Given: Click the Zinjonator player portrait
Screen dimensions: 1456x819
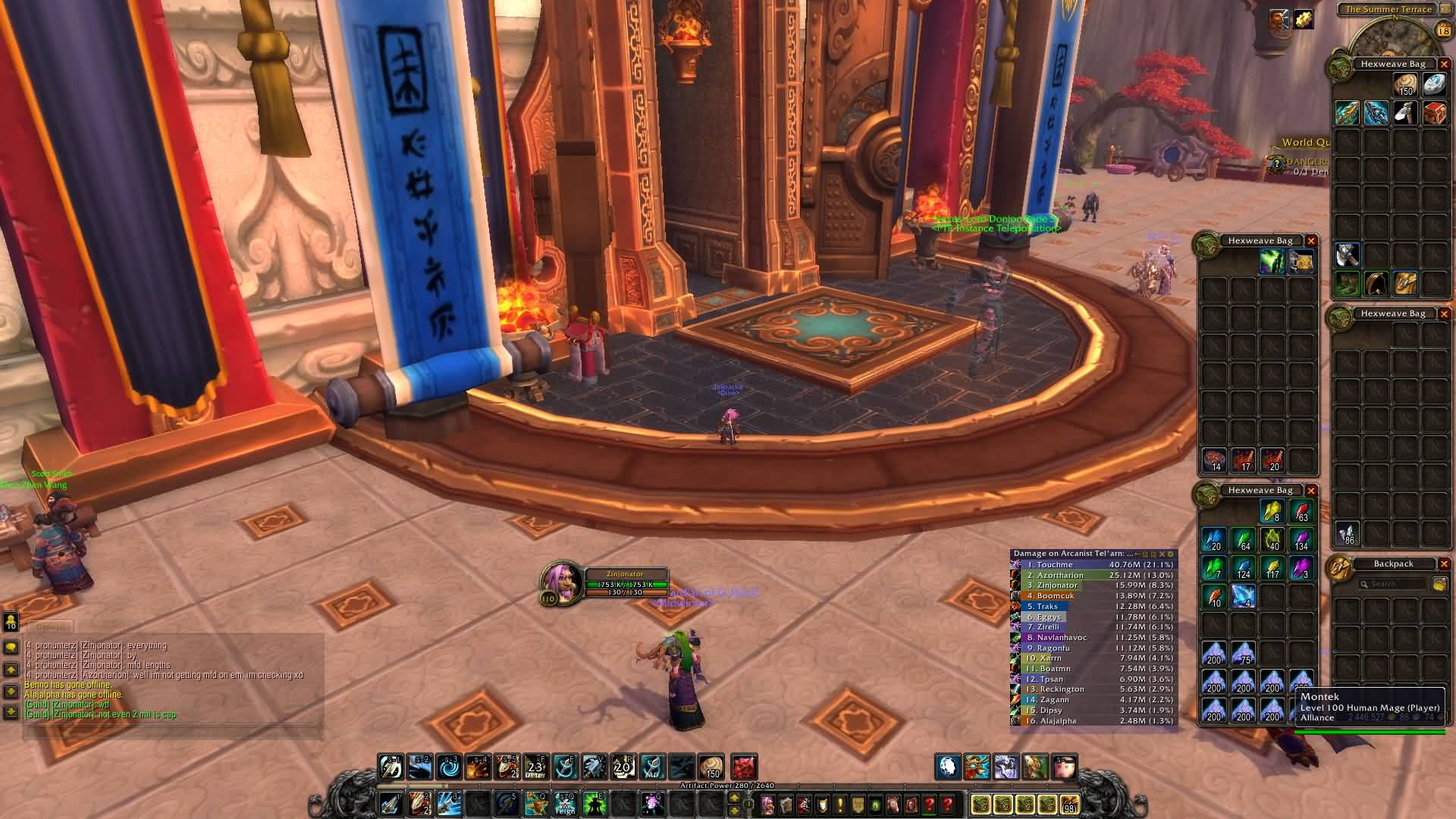Looking at the screenshot, I should click(560, 582).
